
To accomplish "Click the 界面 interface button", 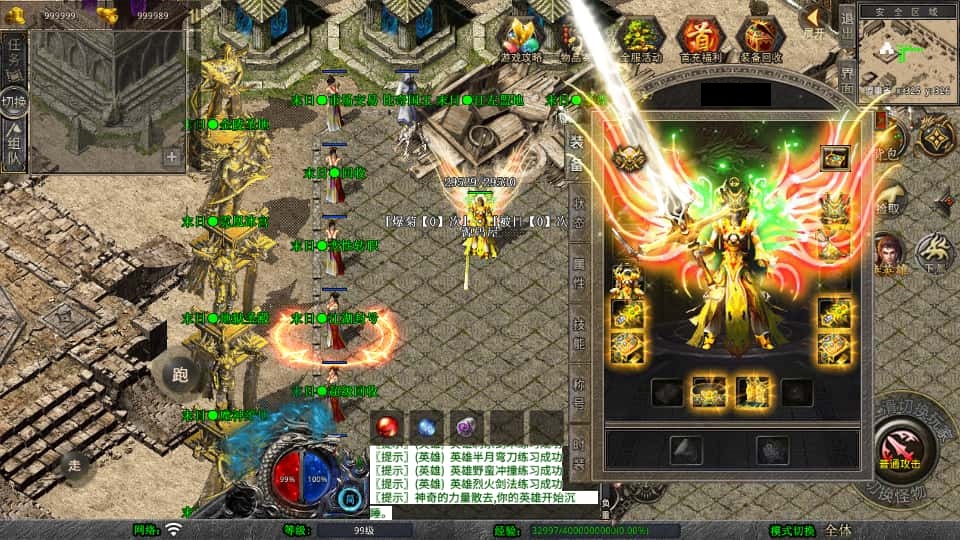I will click(x=847, y=82).
